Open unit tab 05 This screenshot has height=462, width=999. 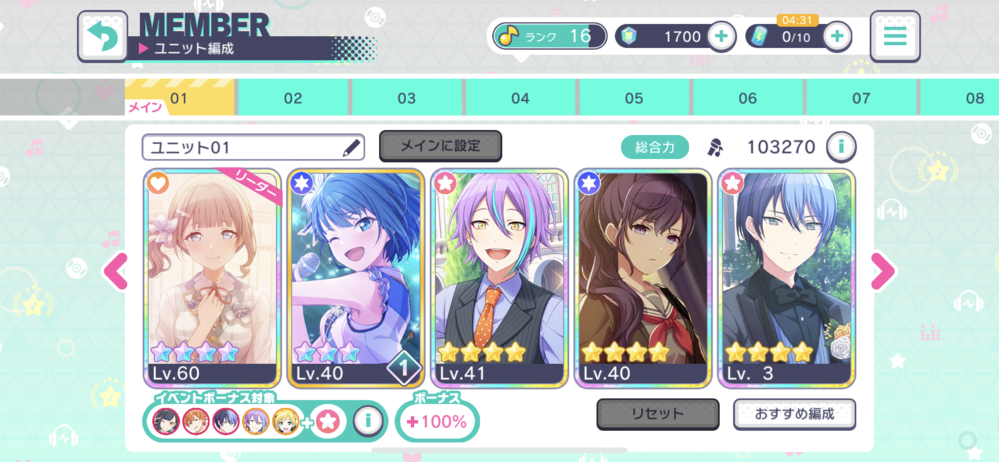pos(634,98)
